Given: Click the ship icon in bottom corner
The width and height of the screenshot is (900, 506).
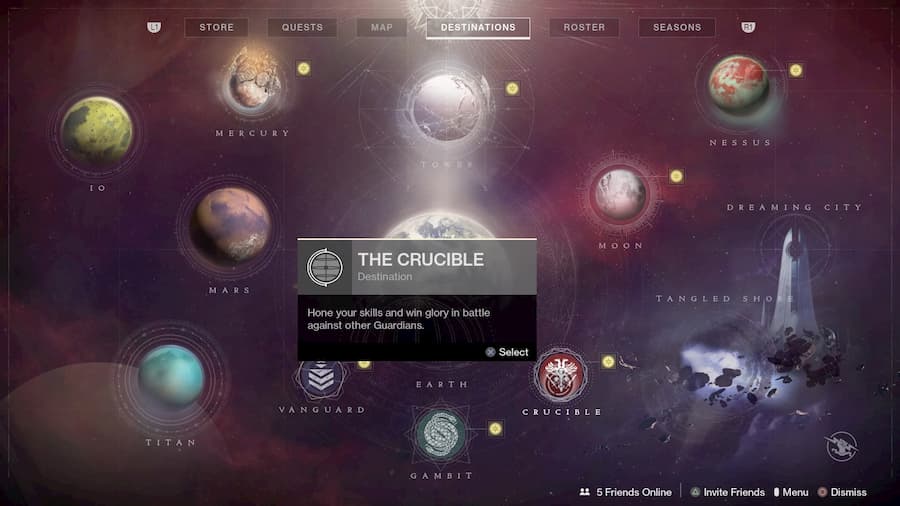Looking at the screenshot, I should coord(842,446).
